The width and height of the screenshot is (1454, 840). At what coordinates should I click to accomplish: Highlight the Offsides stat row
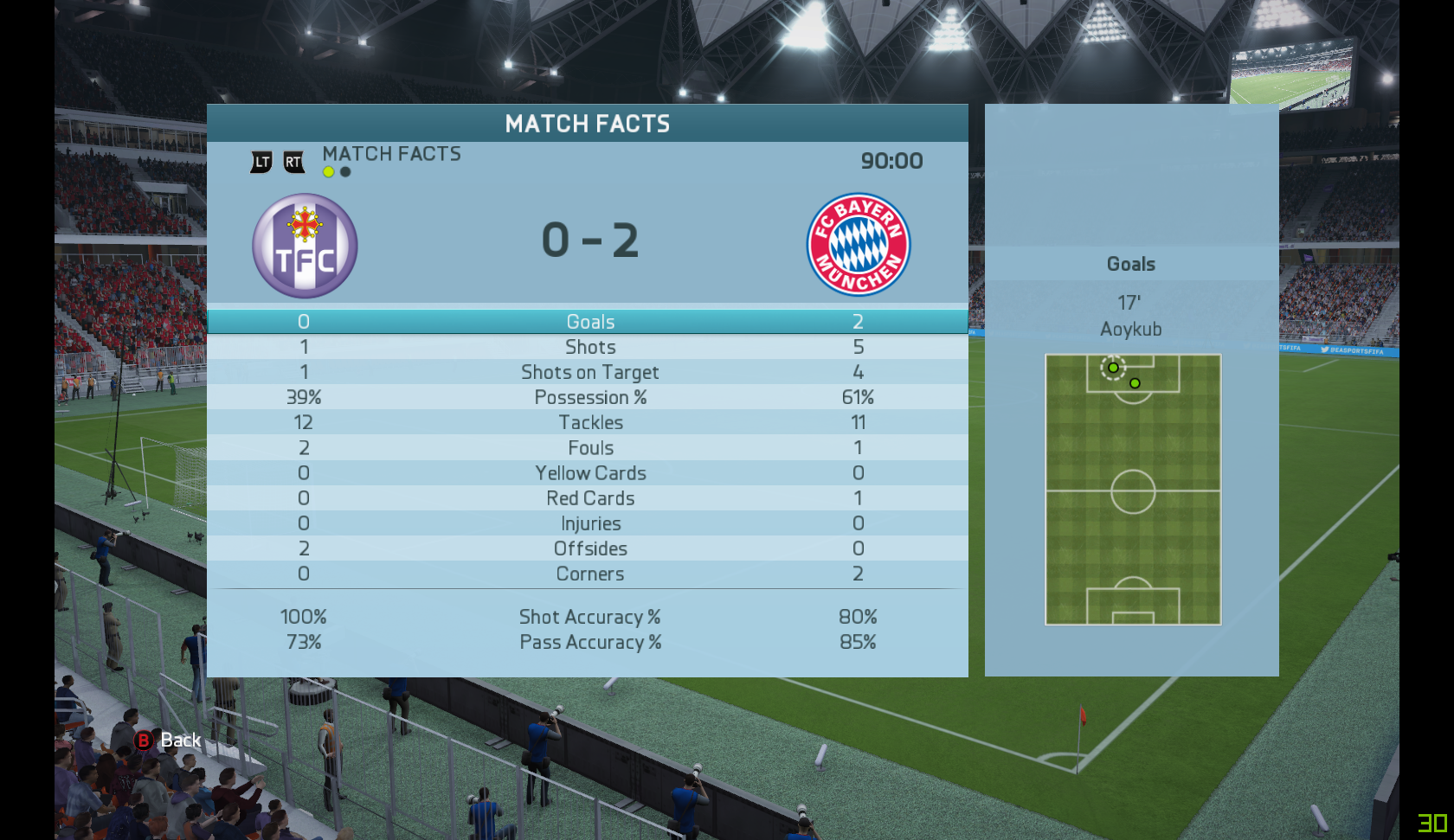tap(589, 548)
